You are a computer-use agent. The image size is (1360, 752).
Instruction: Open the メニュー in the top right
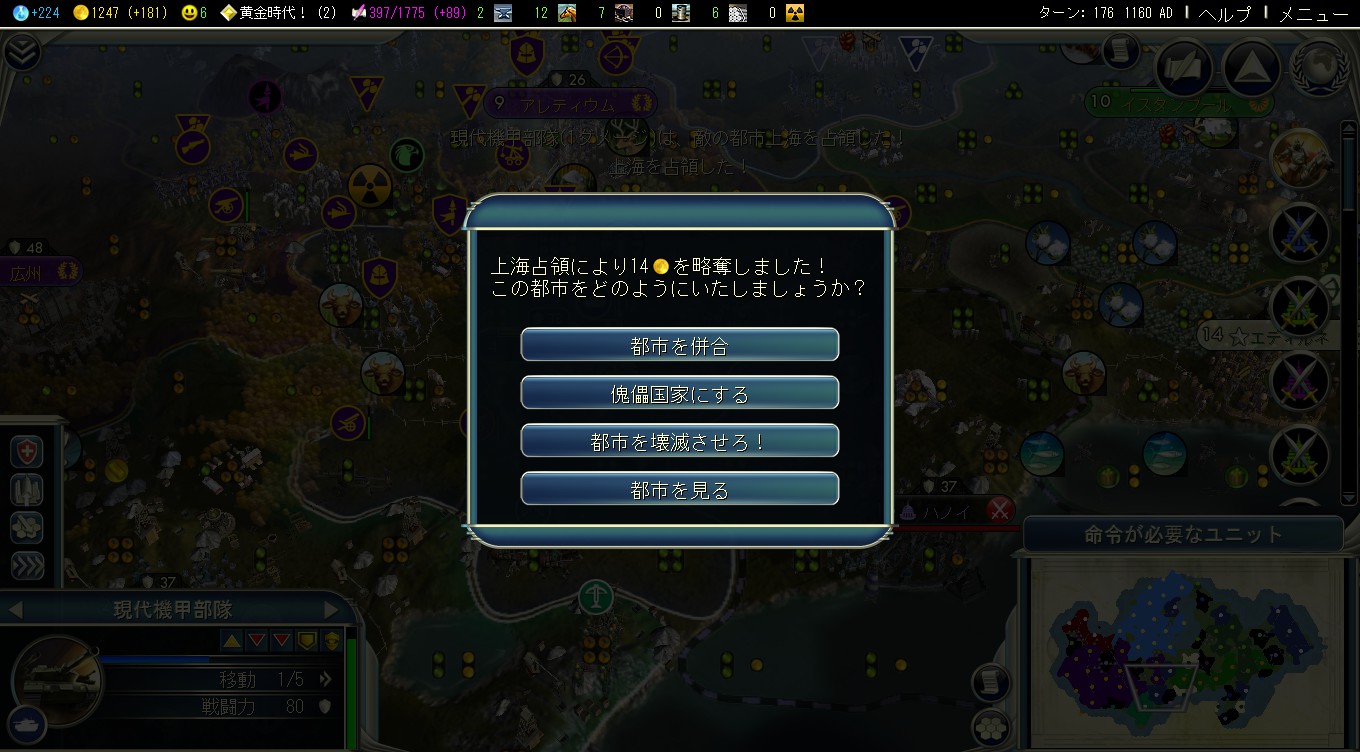pos(1314,14)
